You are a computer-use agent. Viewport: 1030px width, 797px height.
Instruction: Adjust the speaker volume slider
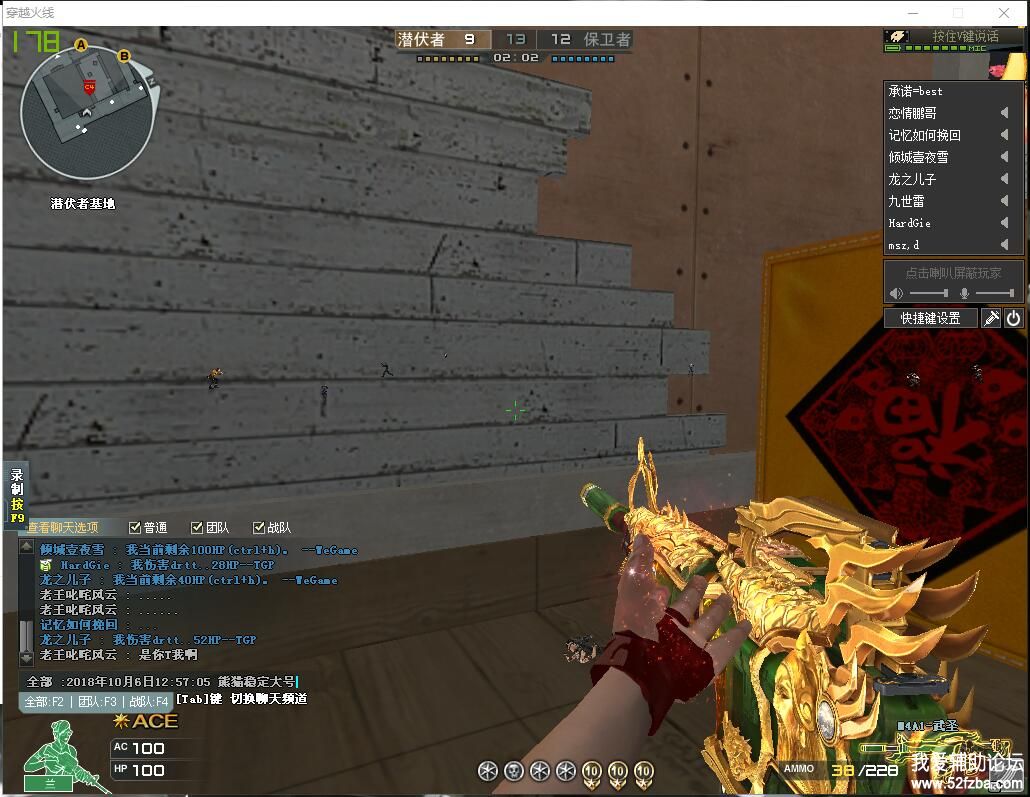(929, 293)
